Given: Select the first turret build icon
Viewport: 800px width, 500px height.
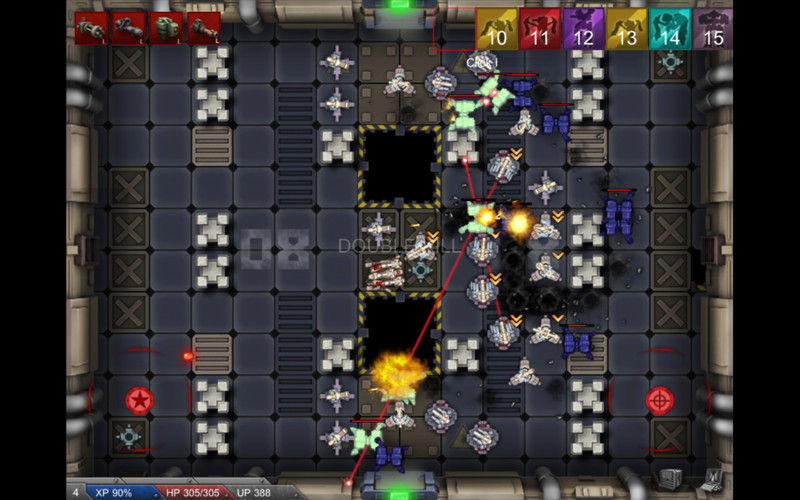Looking at the screenshot, I should (91, 28).
